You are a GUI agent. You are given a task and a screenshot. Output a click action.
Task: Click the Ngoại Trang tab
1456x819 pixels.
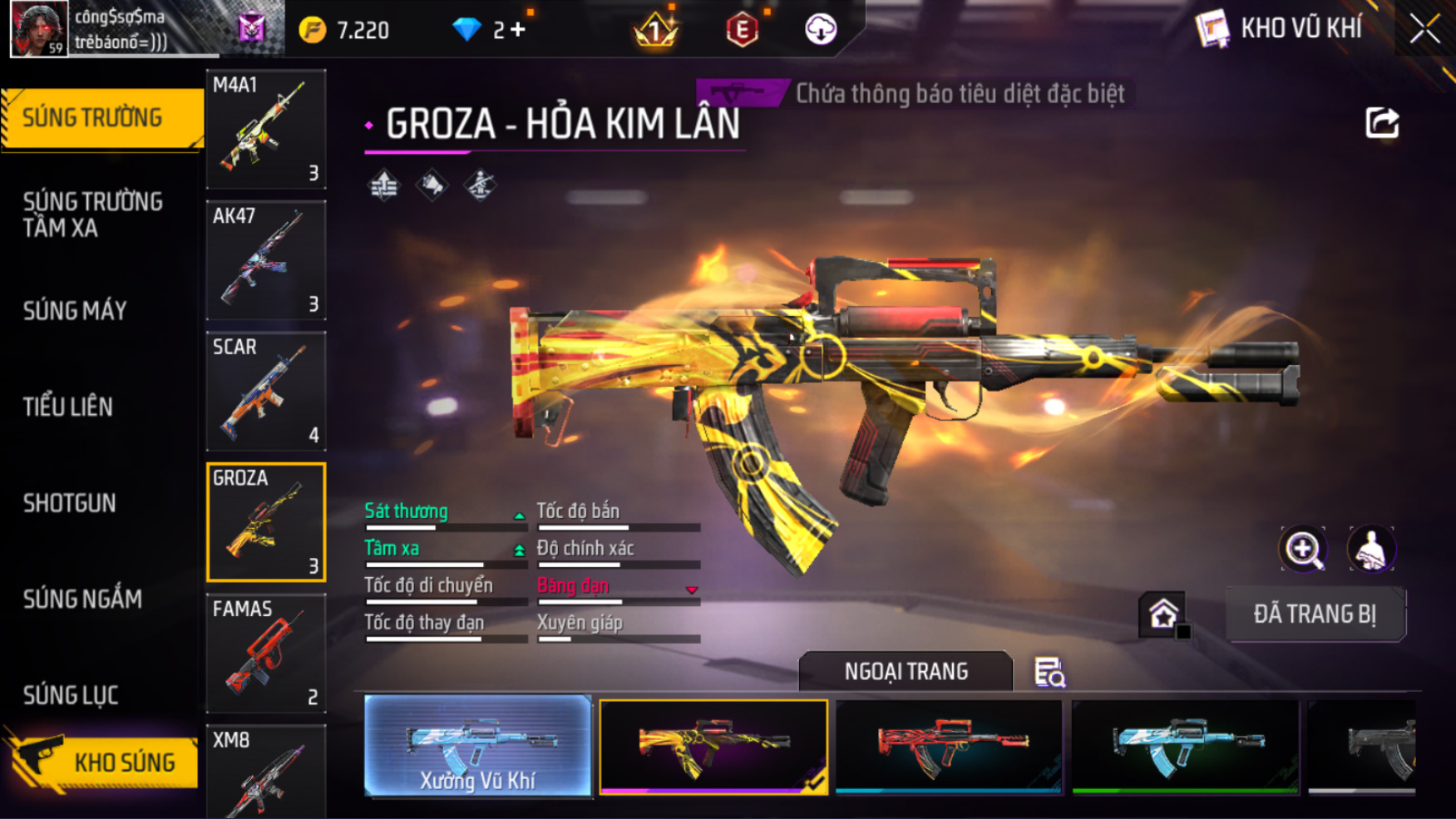point(906,672)
